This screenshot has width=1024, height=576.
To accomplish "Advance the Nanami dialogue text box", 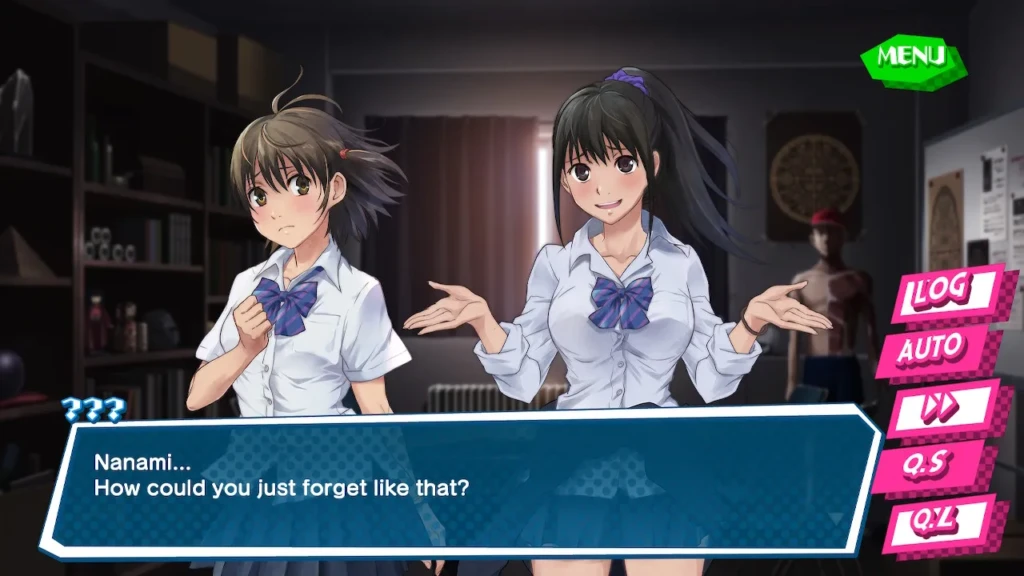I will tap(460, 478).
